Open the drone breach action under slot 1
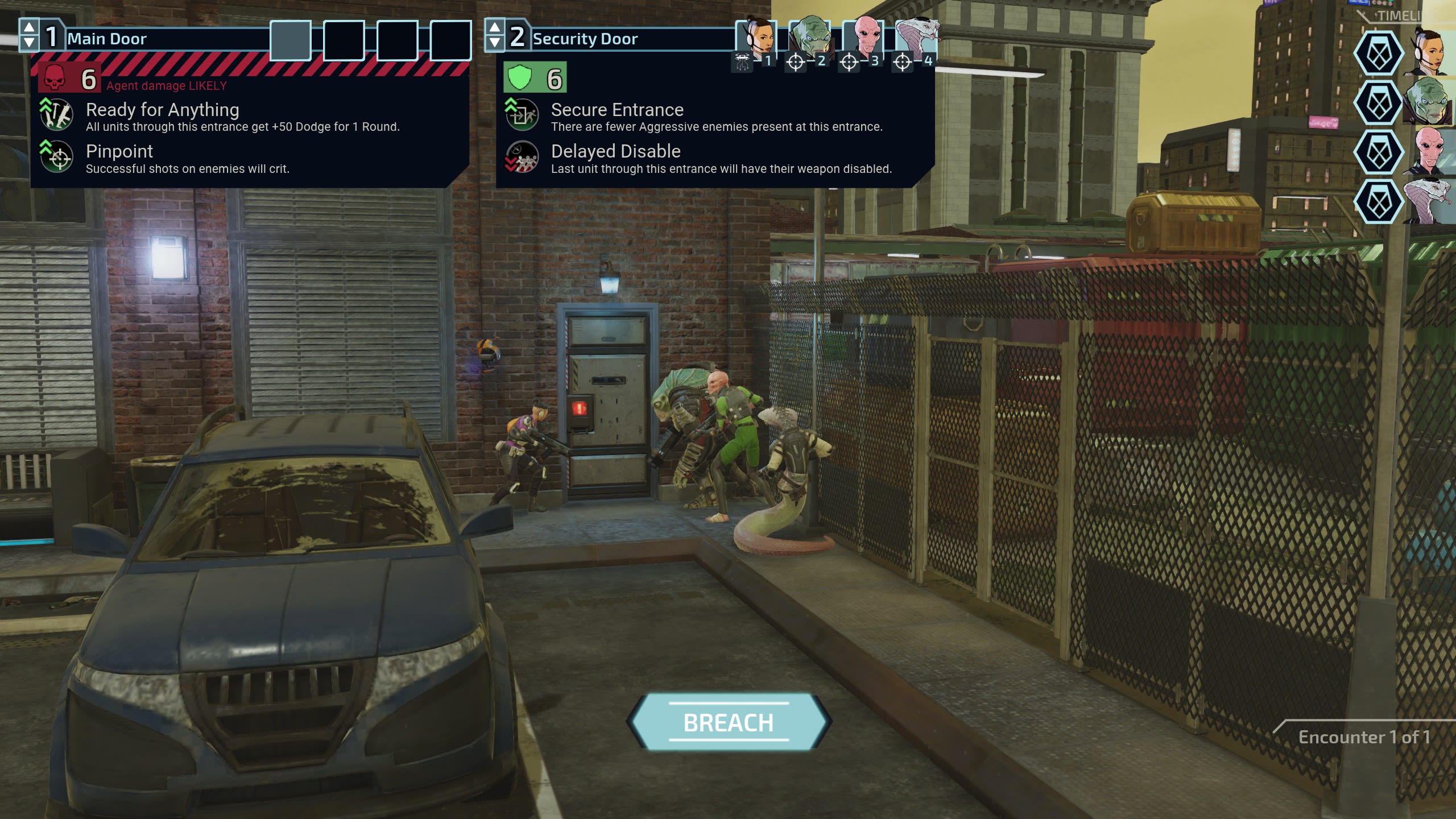 pos(742,61)
